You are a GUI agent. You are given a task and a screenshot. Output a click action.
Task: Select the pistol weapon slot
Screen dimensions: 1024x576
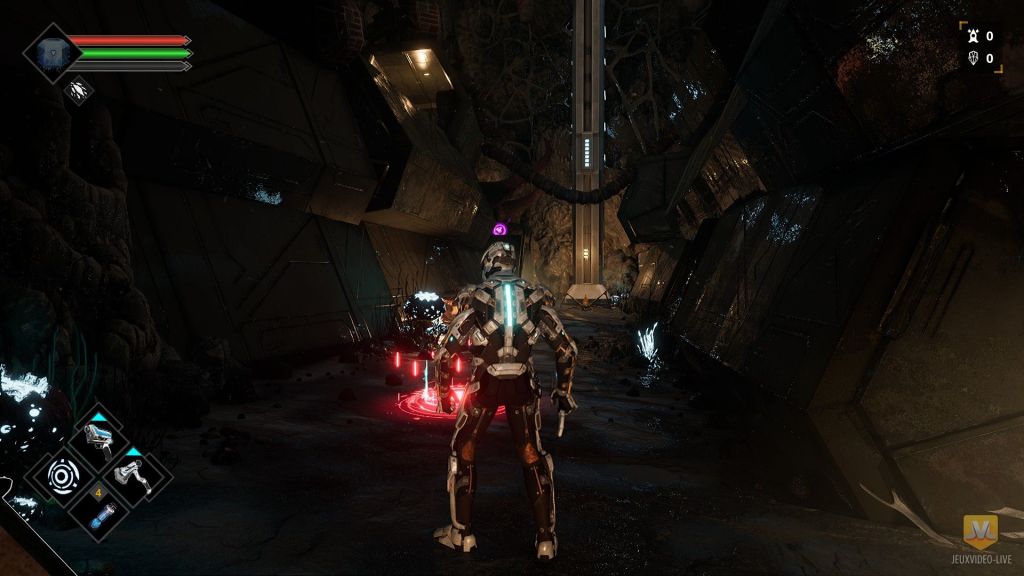pos(99,437)
